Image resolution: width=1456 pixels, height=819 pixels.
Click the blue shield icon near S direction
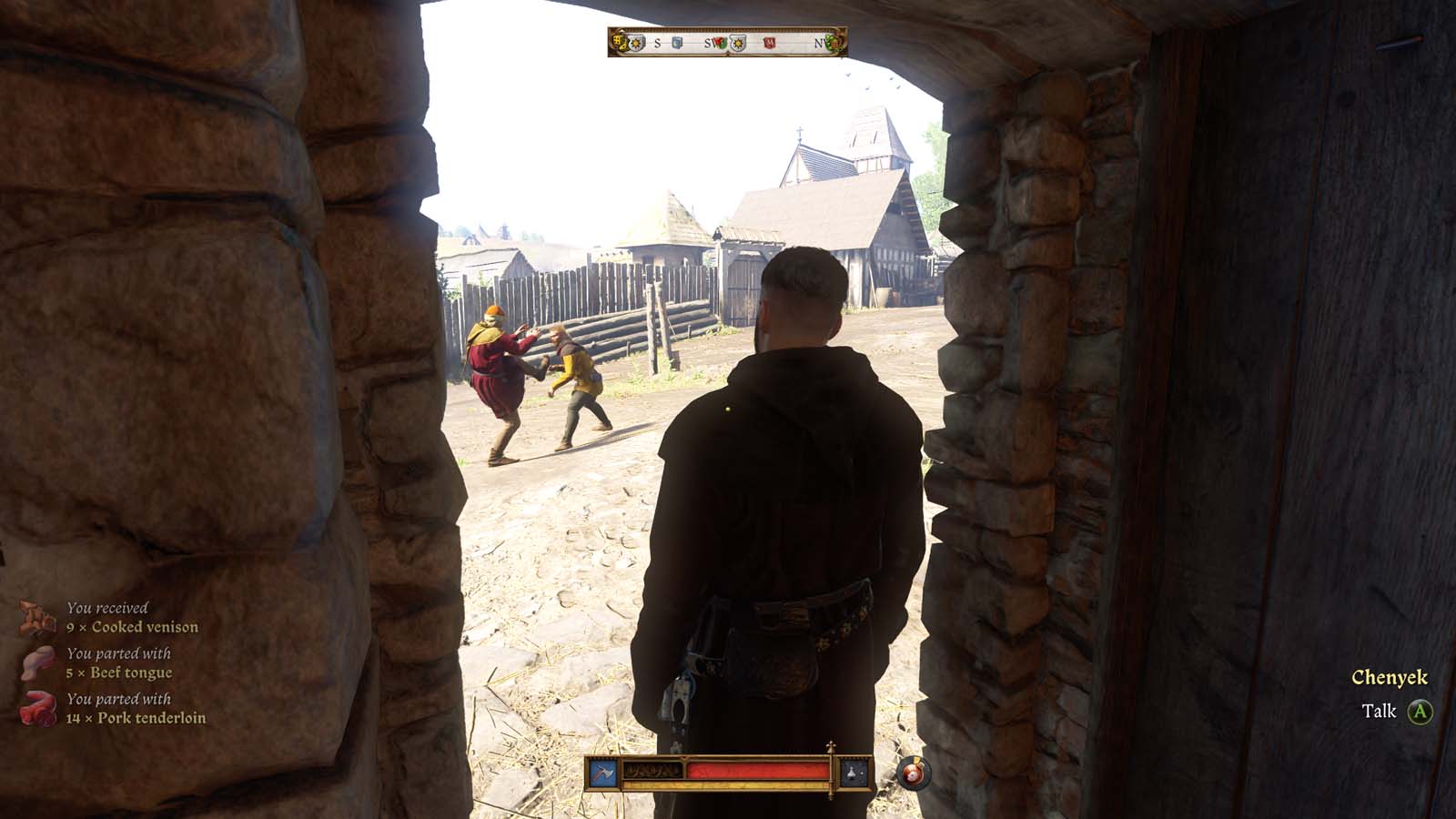coord(675,44)
